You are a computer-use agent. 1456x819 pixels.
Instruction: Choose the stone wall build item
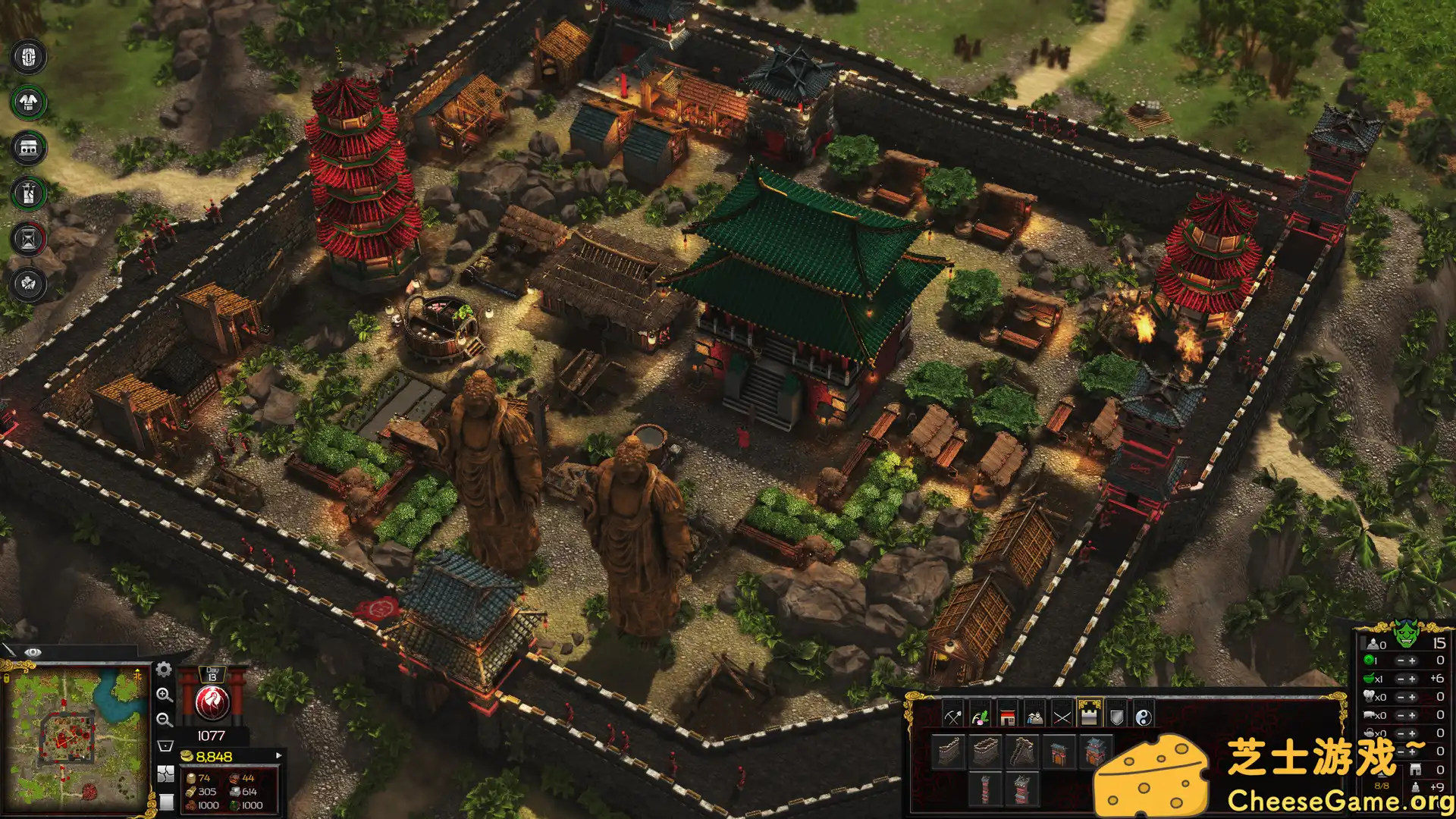(x=984, y=751)
